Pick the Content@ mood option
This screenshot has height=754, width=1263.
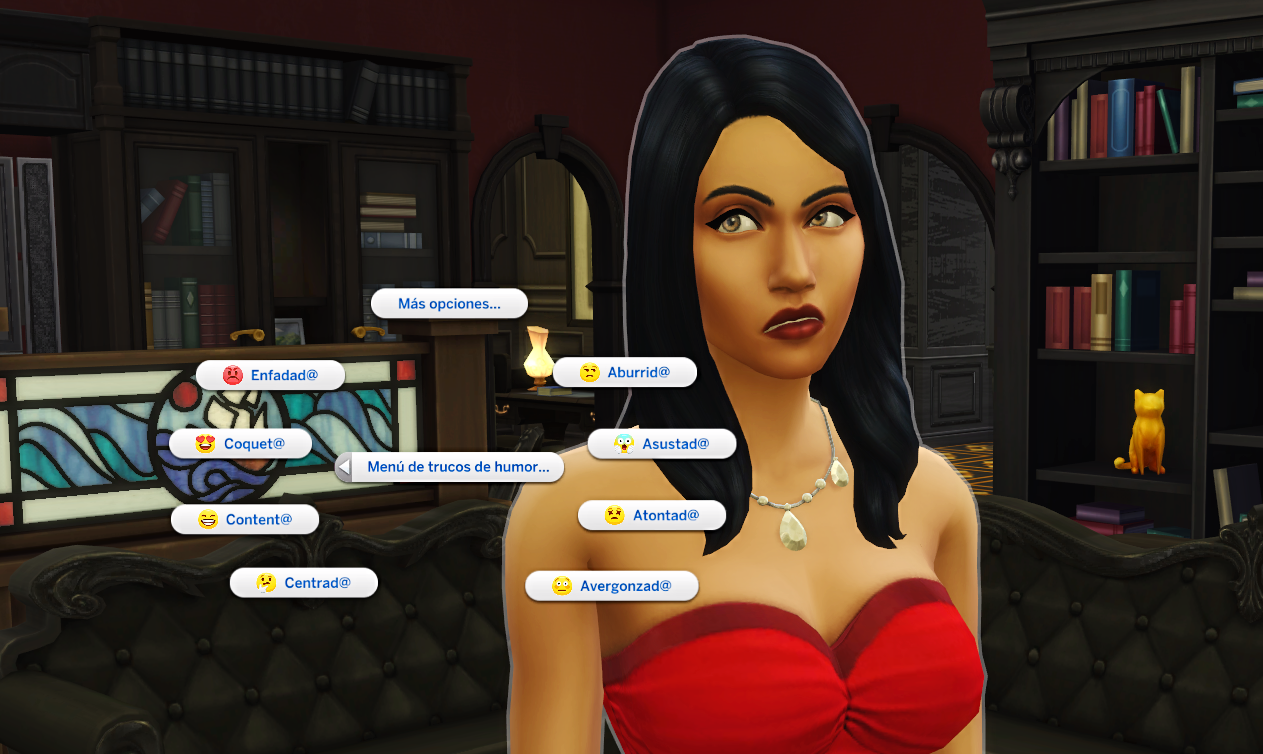point(245,519)
